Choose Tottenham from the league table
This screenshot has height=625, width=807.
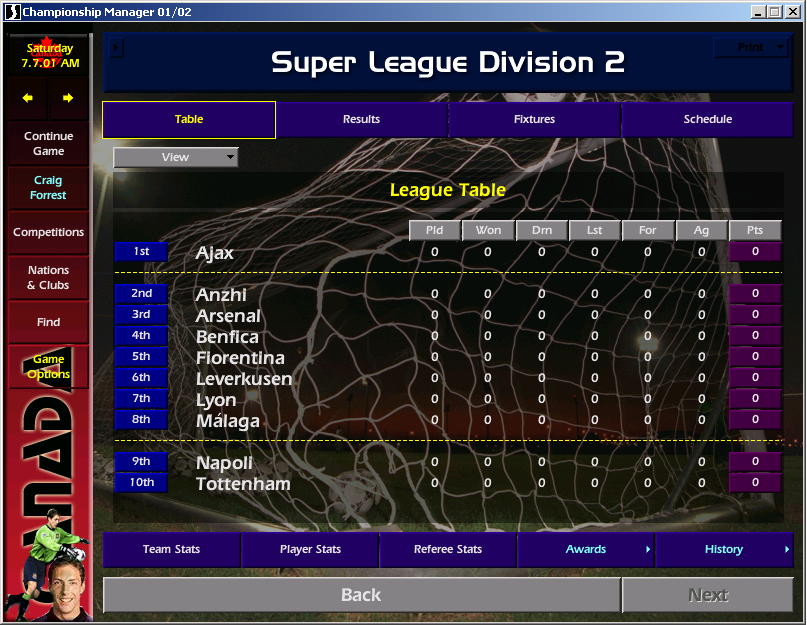click(x=243, y=484)
